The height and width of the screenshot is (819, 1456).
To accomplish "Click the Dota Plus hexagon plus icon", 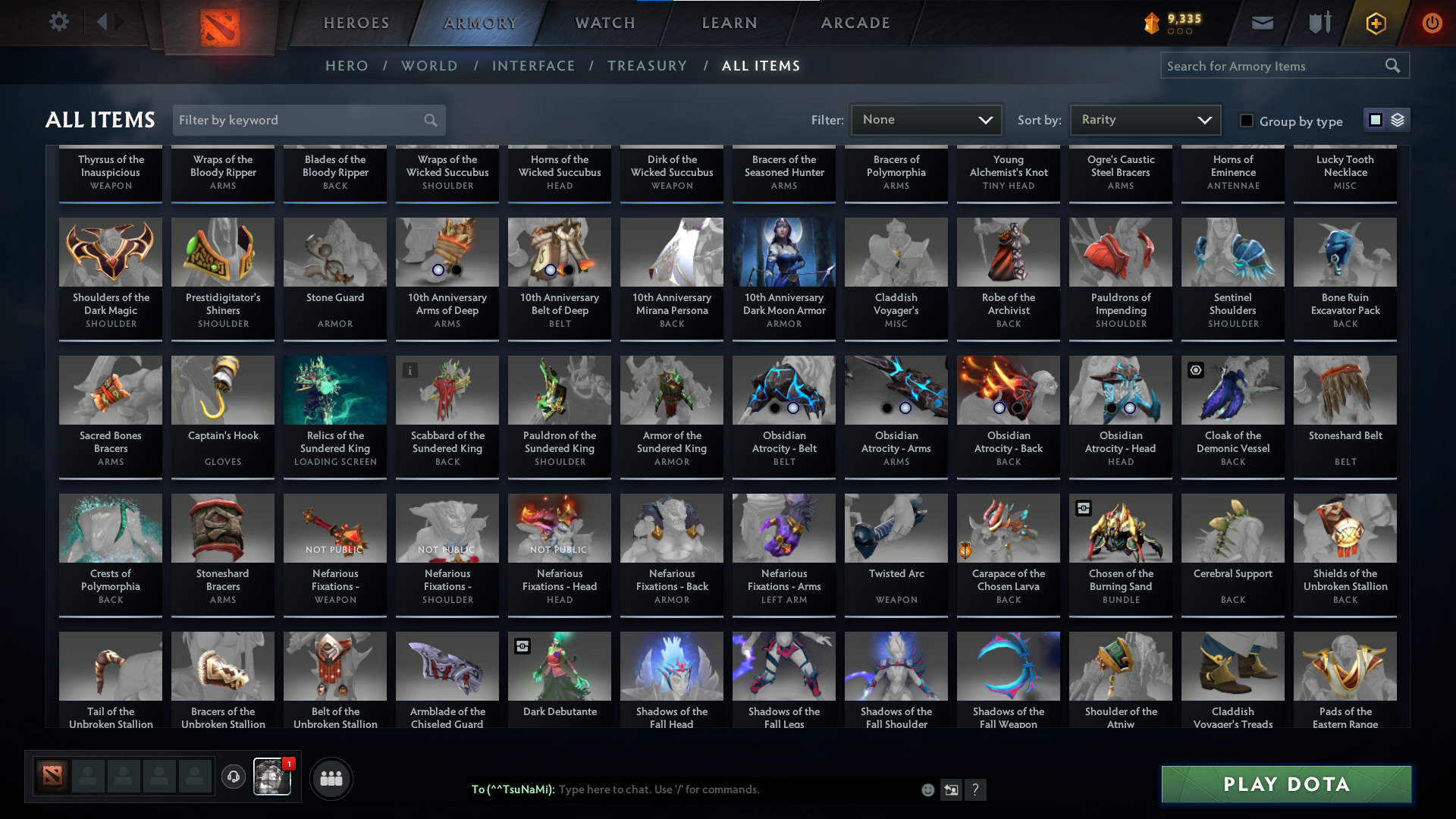I will [1375, 23].
